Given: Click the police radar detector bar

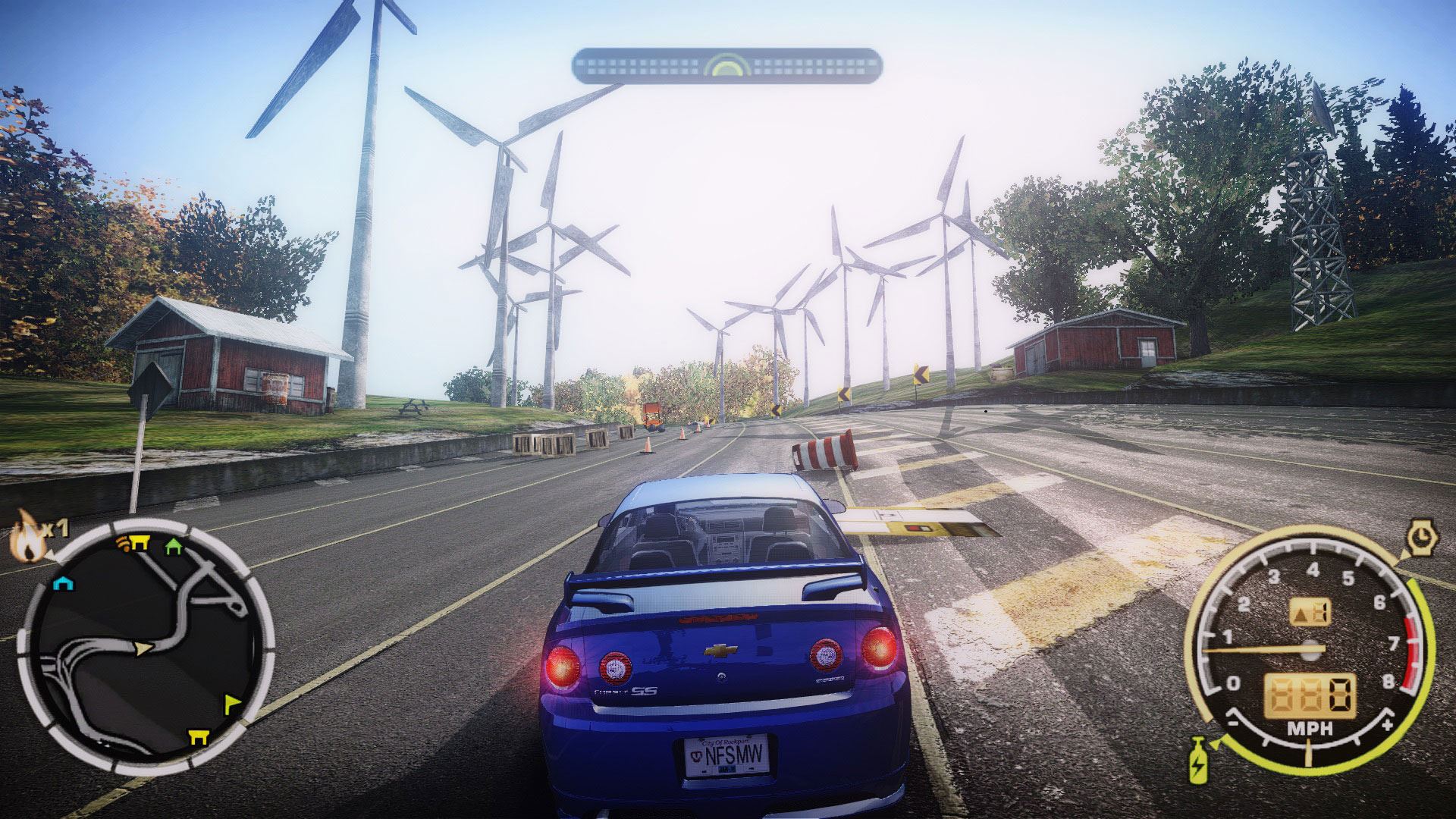Looking at the screenshot, I should point(726,65).
